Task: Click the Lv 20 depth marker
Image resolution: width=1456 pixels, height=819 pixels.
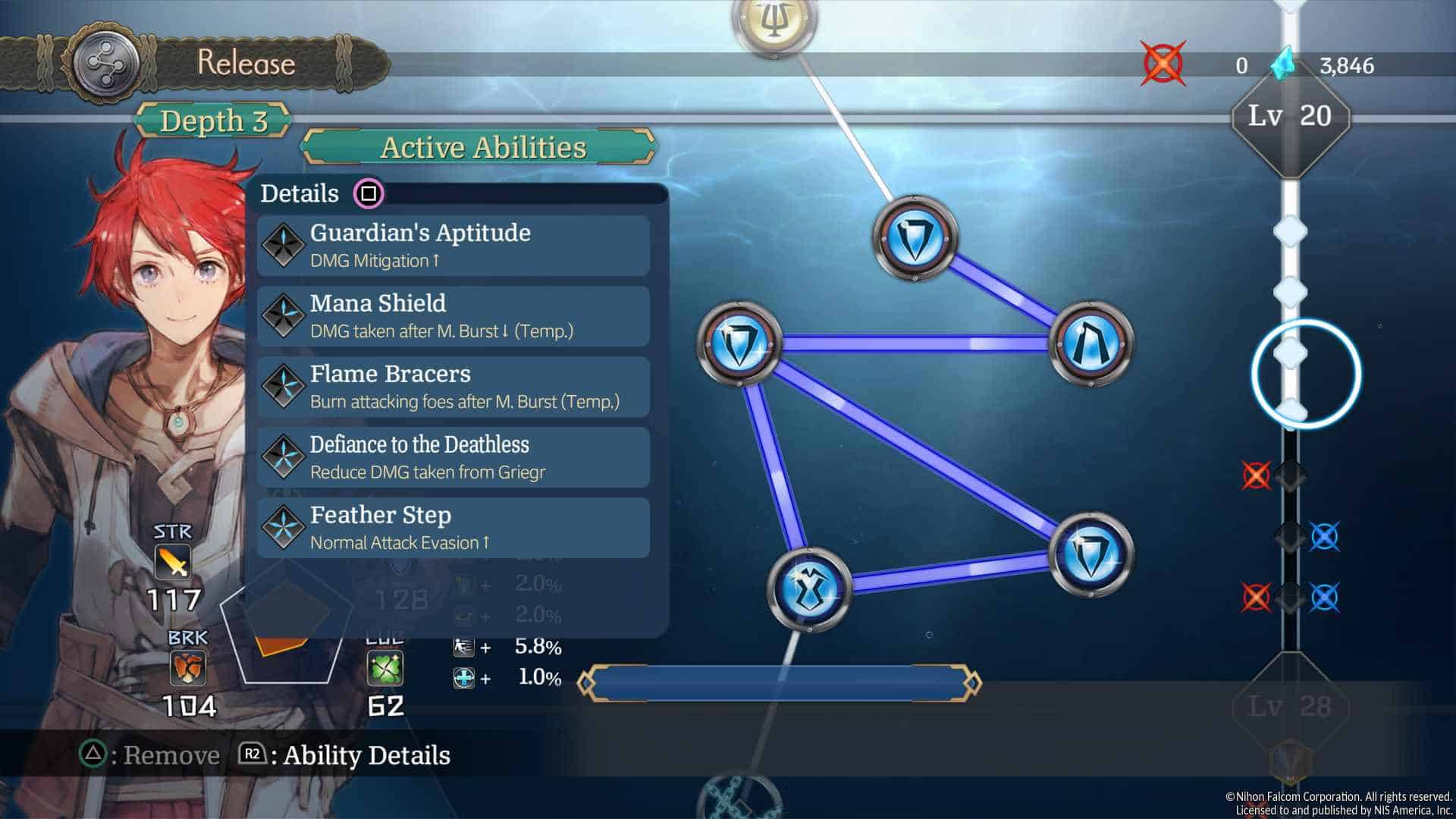Action: tap(1290, 116)
